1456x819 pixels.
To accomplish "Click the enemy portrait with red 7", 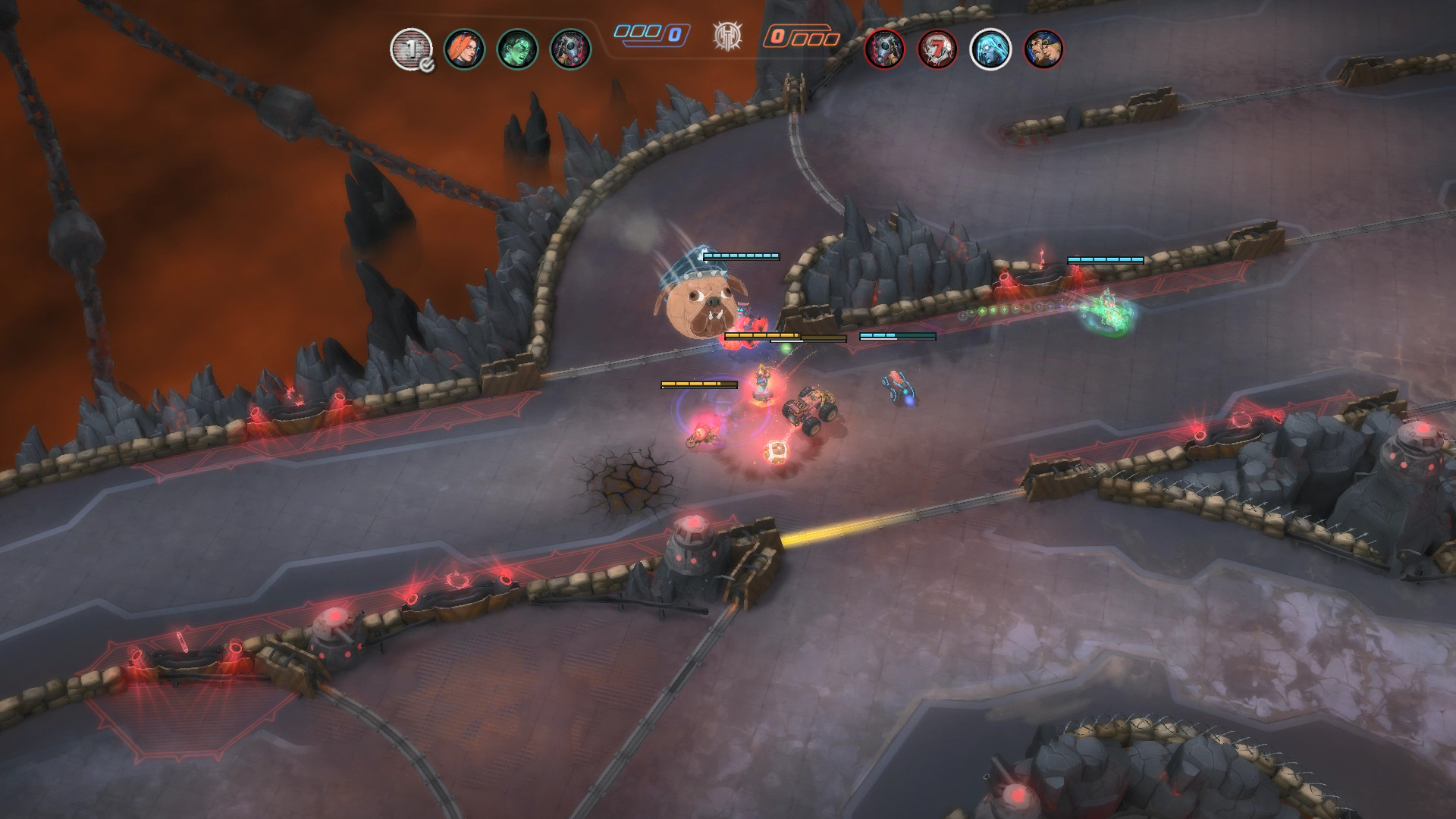I will 937,49.
